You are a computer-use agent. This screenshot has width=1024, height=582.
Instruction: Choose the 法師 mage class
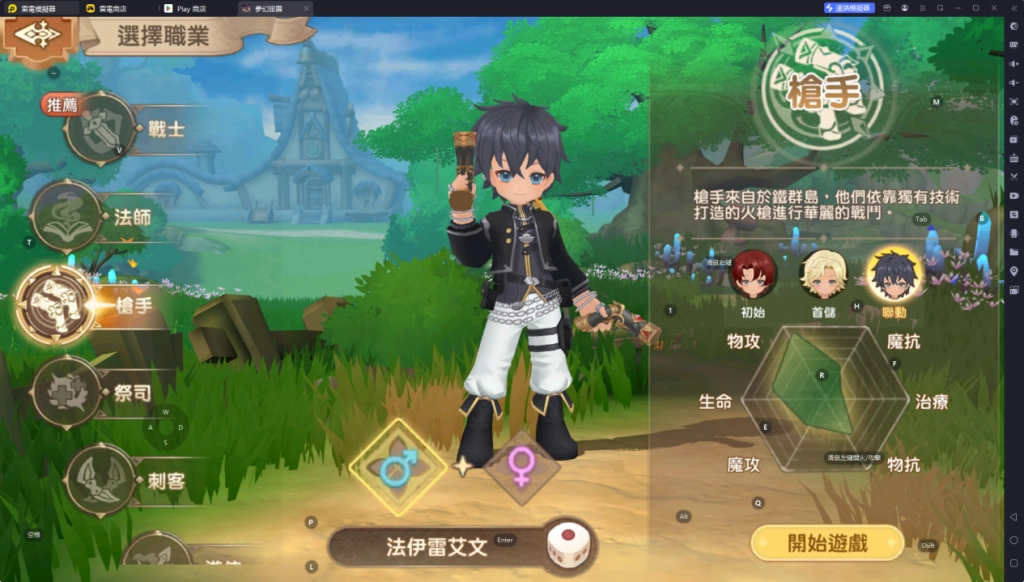coord(68,216)
